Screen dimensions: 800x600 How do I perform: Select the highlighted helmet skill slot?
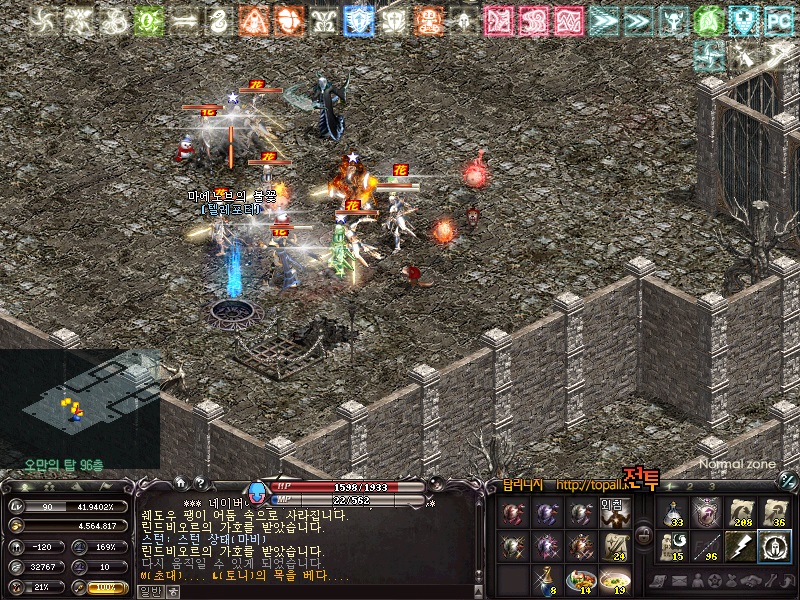pos(774,546)
